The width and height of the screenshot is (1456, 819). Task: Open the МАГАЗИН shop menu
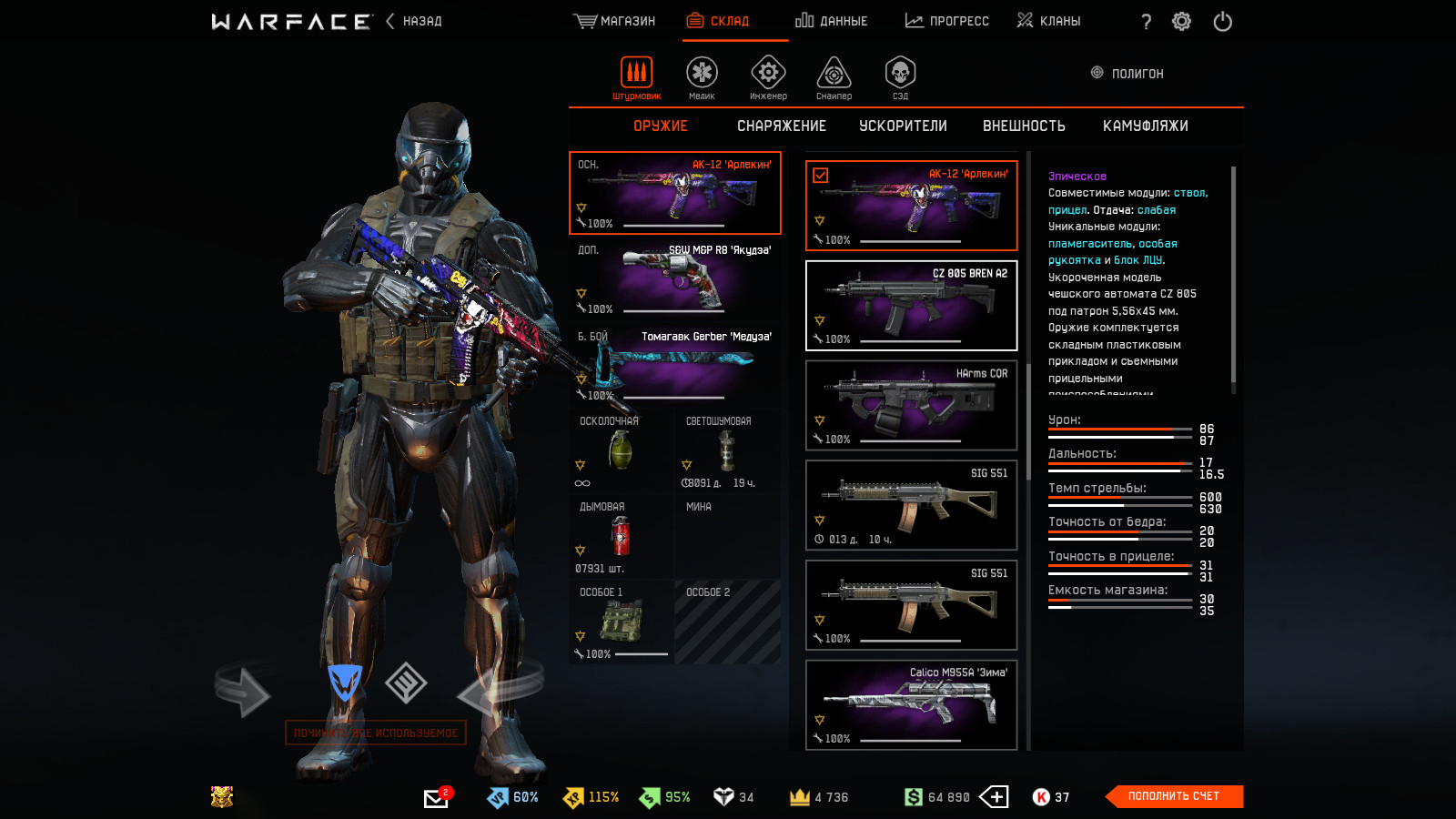click(614, 21)
